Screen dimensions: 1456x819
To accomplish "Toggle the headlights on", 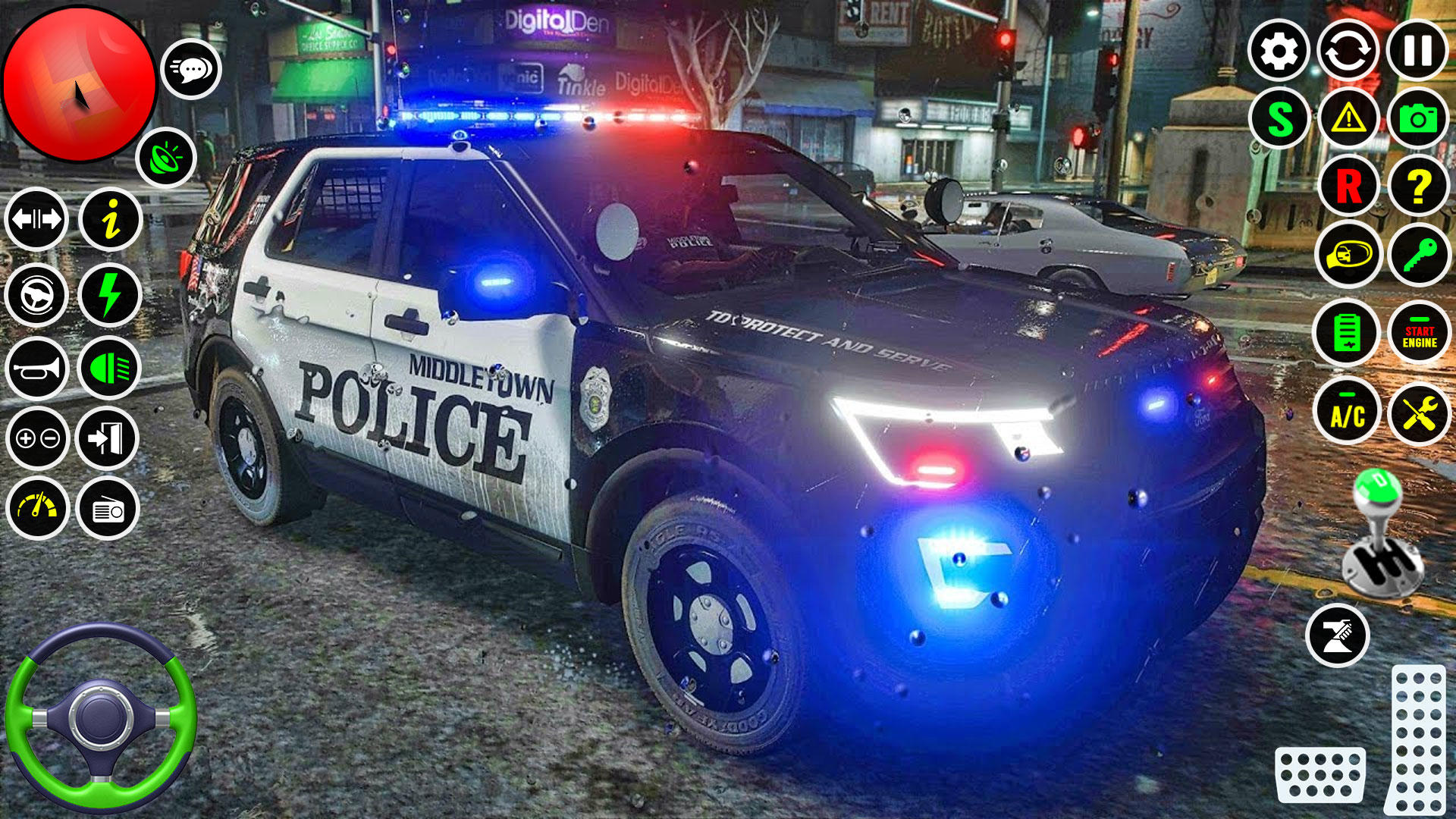I will point(110,368).
